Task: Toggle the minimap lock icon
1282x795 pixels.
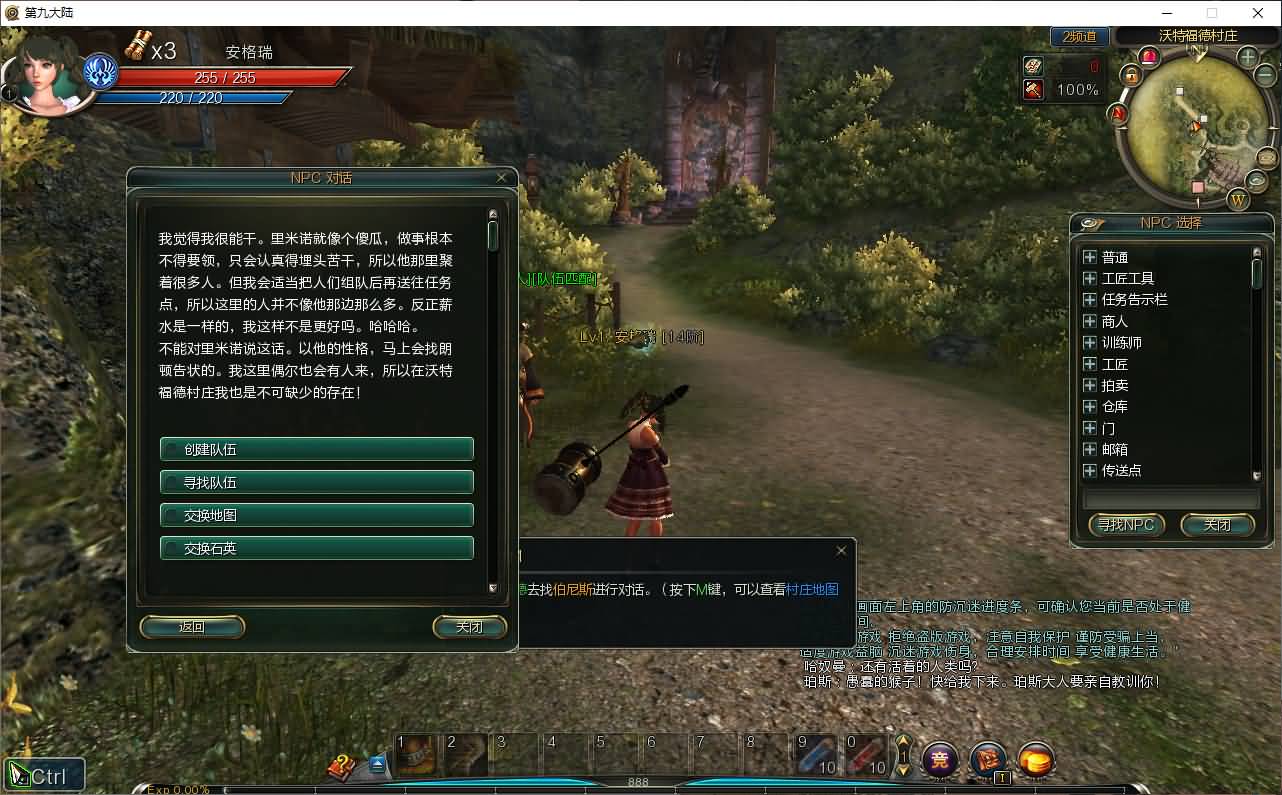Action: point(1131,75)
